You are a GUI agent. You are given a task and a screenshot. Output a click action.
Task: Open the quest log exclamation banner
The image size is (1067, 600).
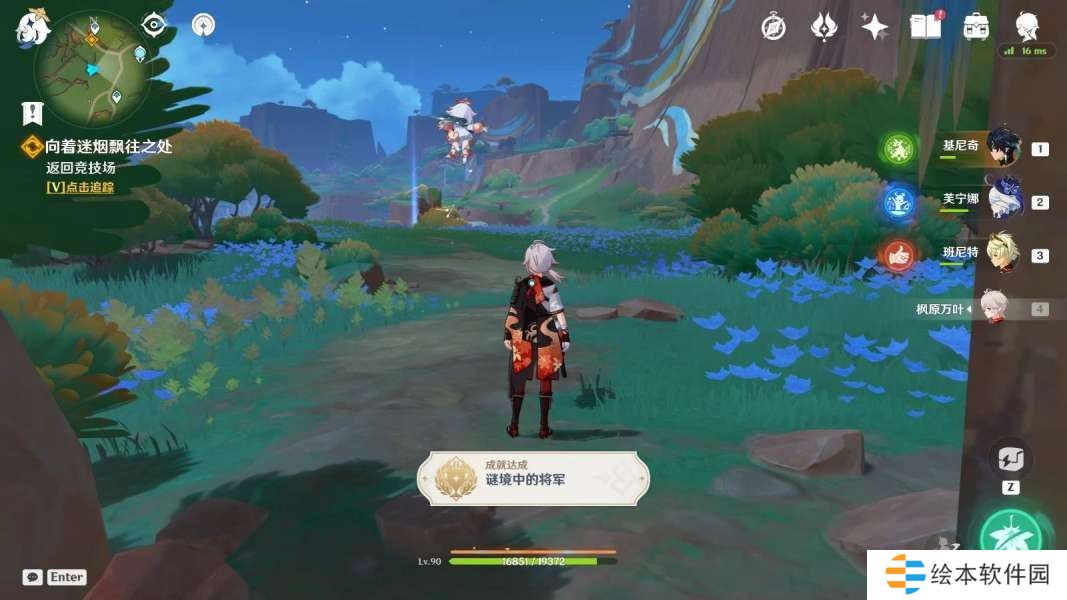click(x=32, y=113)
